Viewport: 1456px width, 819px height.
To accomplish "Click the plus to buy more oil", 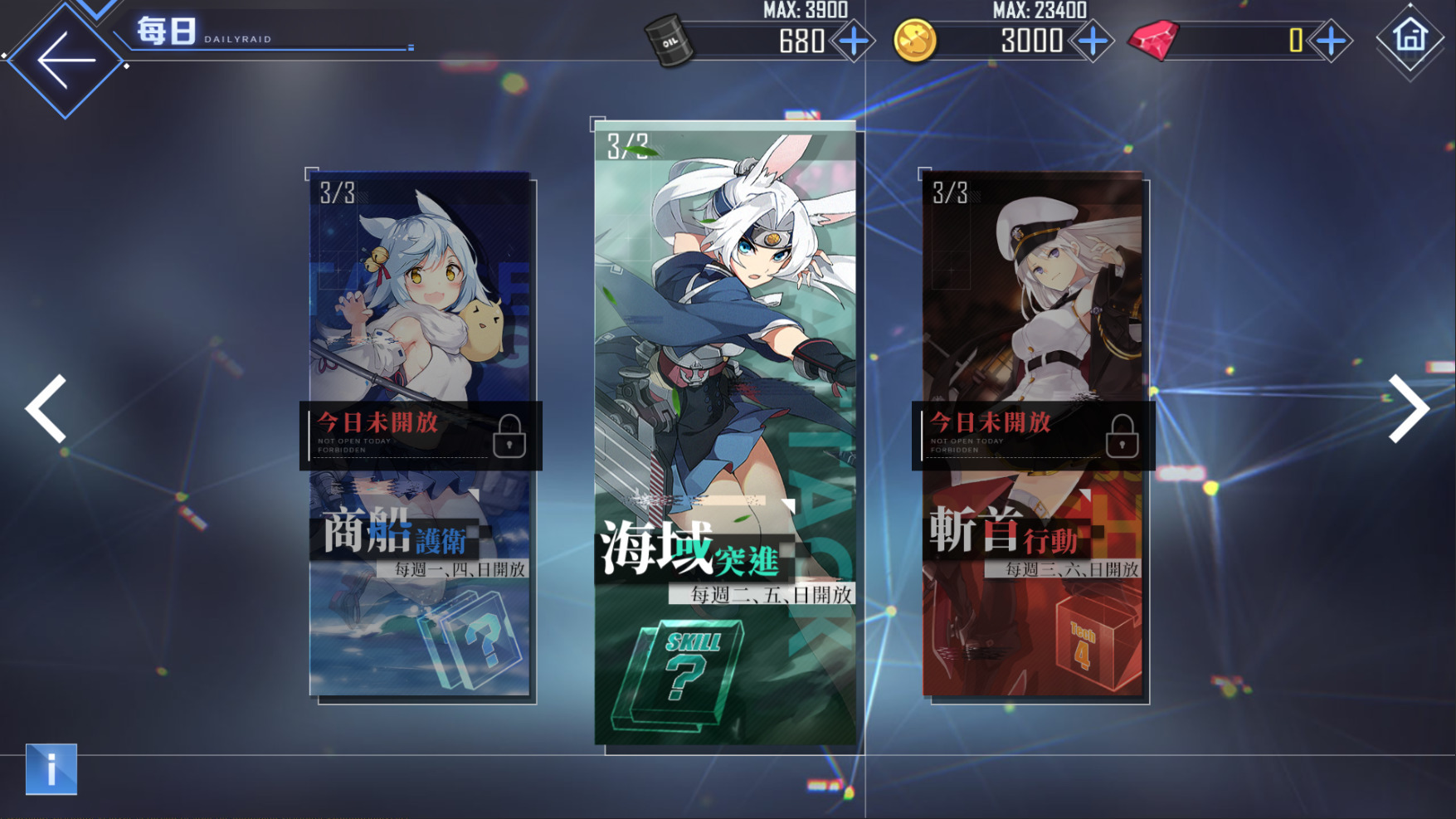I will coord(851,40).
